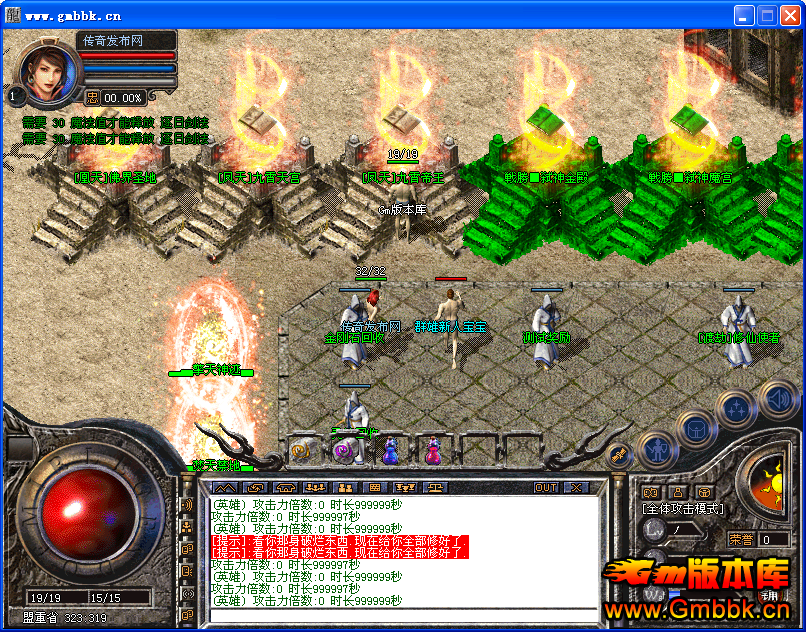Click the single person icon above attack mode
The image size is (806, 632).
[x=678, y=491]
